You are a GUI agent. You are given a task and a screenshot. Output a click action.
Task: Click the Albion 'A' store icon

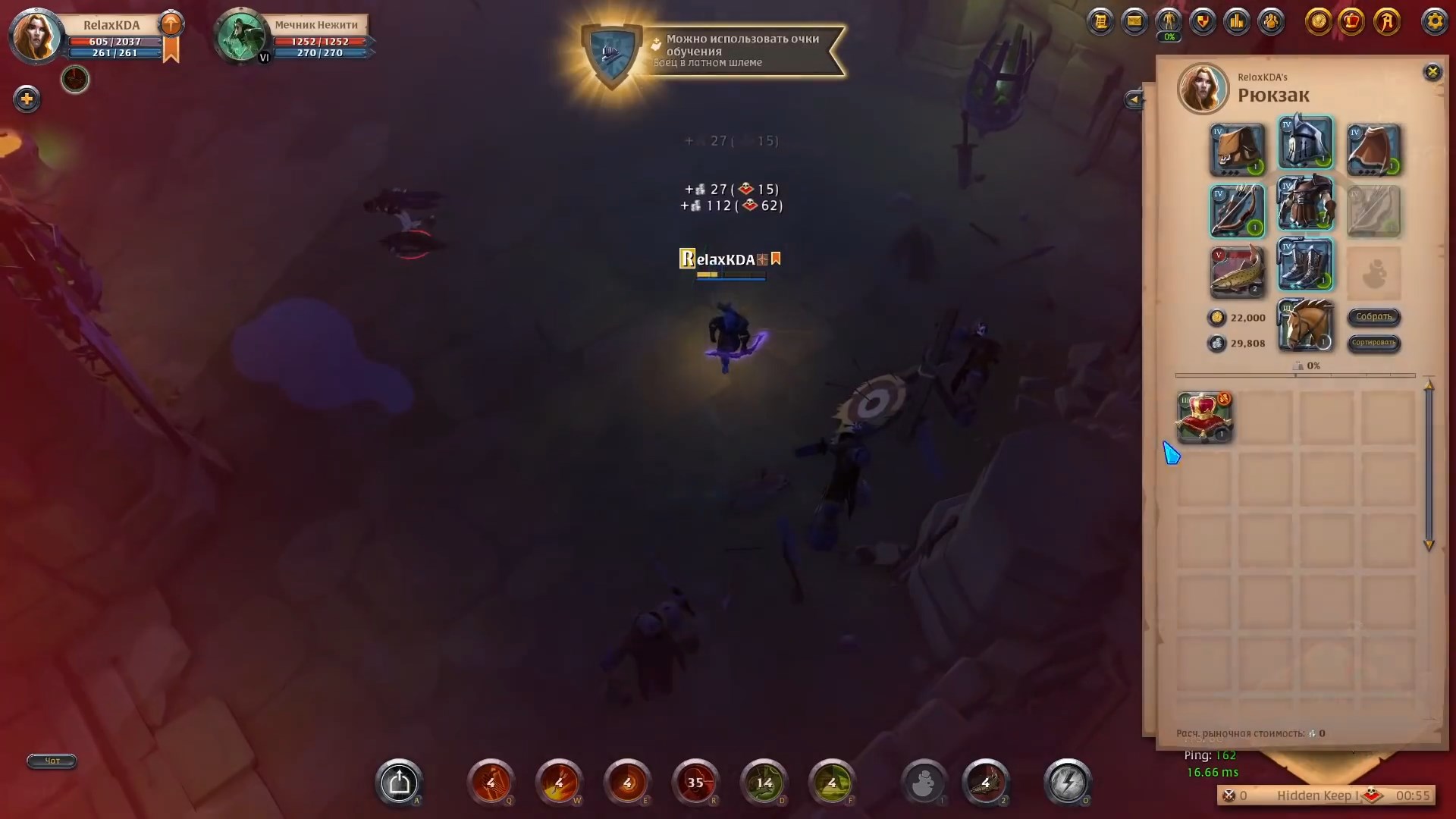click(x=1387, y=21)
